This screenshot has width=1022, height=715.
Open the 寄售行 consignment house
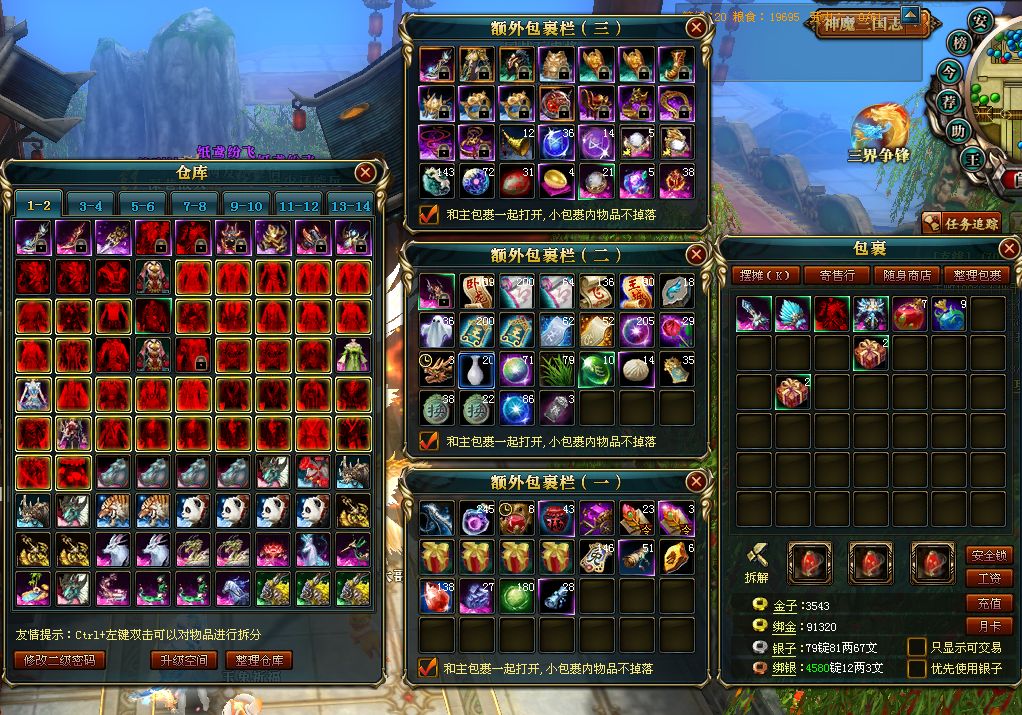(836, 275)
